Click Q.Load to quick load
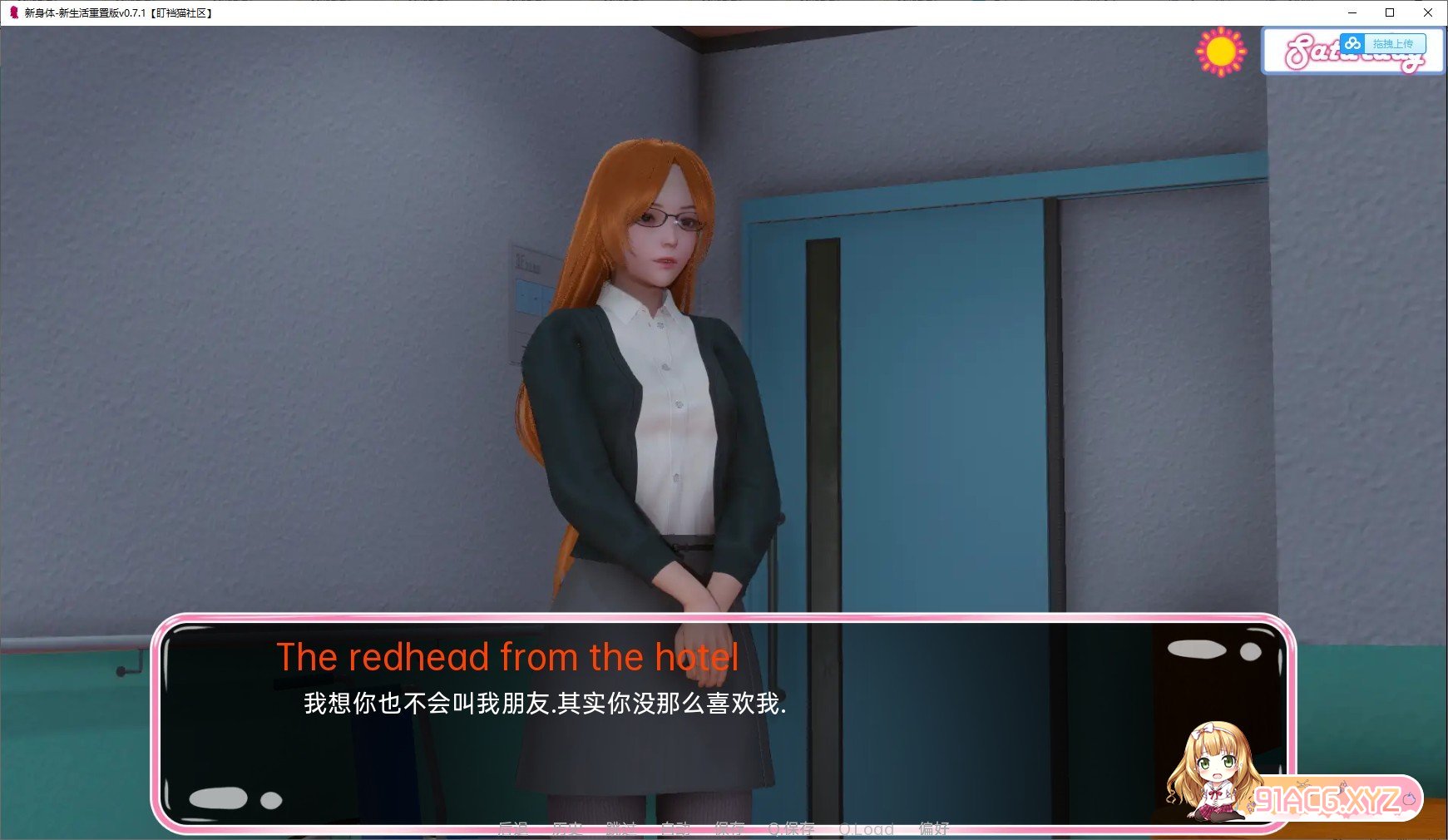Image resolution: width=1448 pixels, height=840 pixels. (x=866, y=828)
